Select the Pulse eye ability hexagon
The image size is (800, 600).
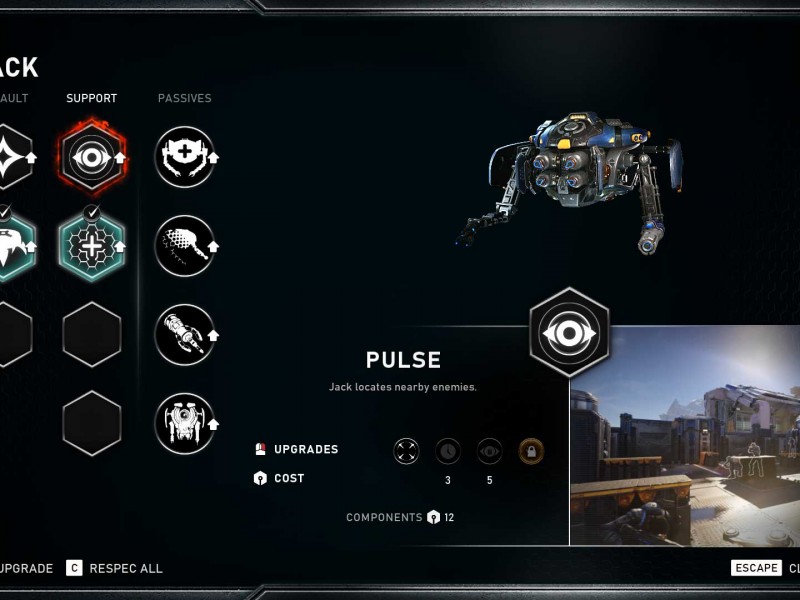coord(92,157)
